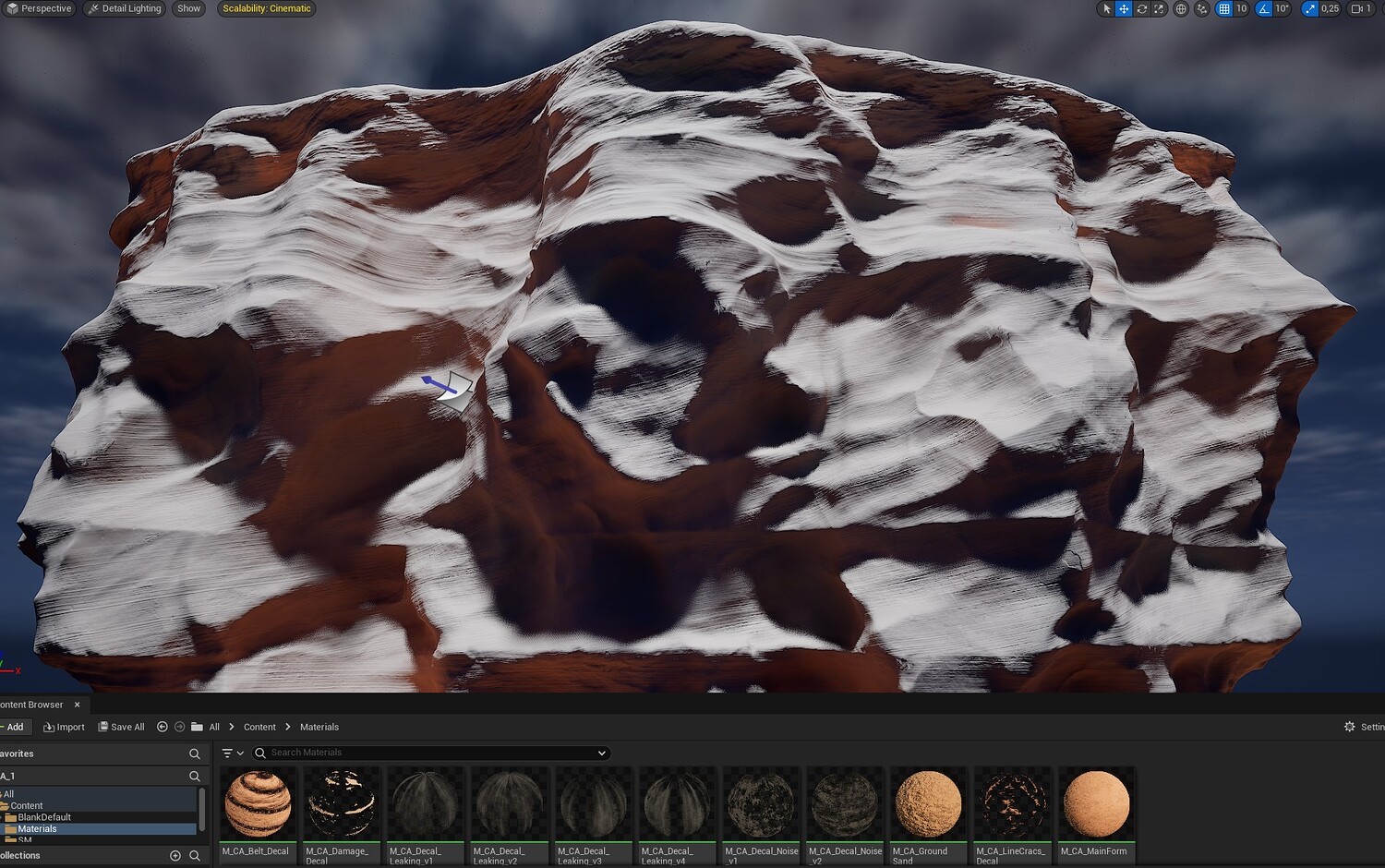Select the M_CA_Belt_Decal material thumbnail
1385x868 pixels.
coord(258,805)
